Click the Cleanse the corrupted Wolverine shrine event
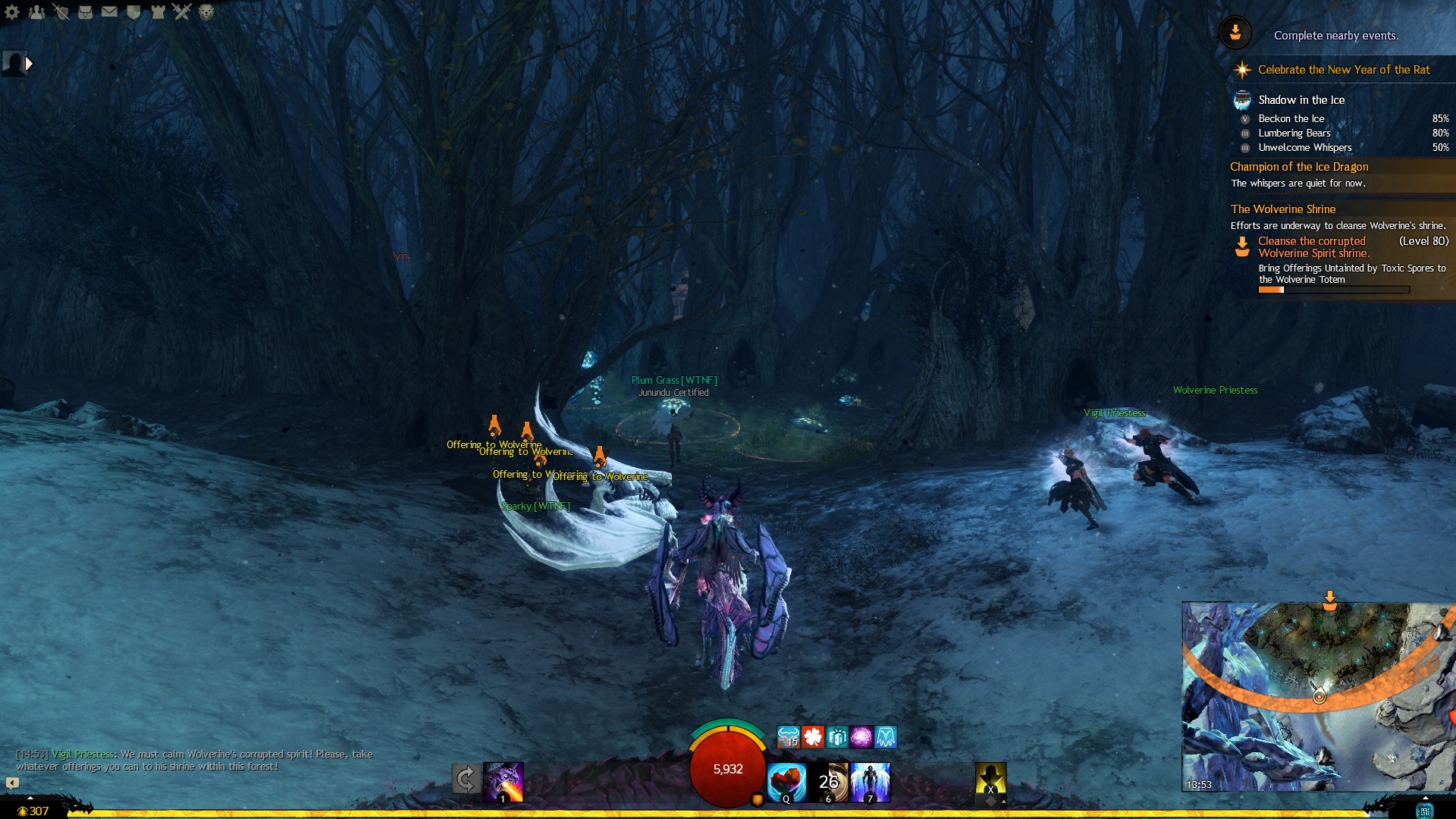Viewport: 1456px width, 819px height. [1313, 247]
